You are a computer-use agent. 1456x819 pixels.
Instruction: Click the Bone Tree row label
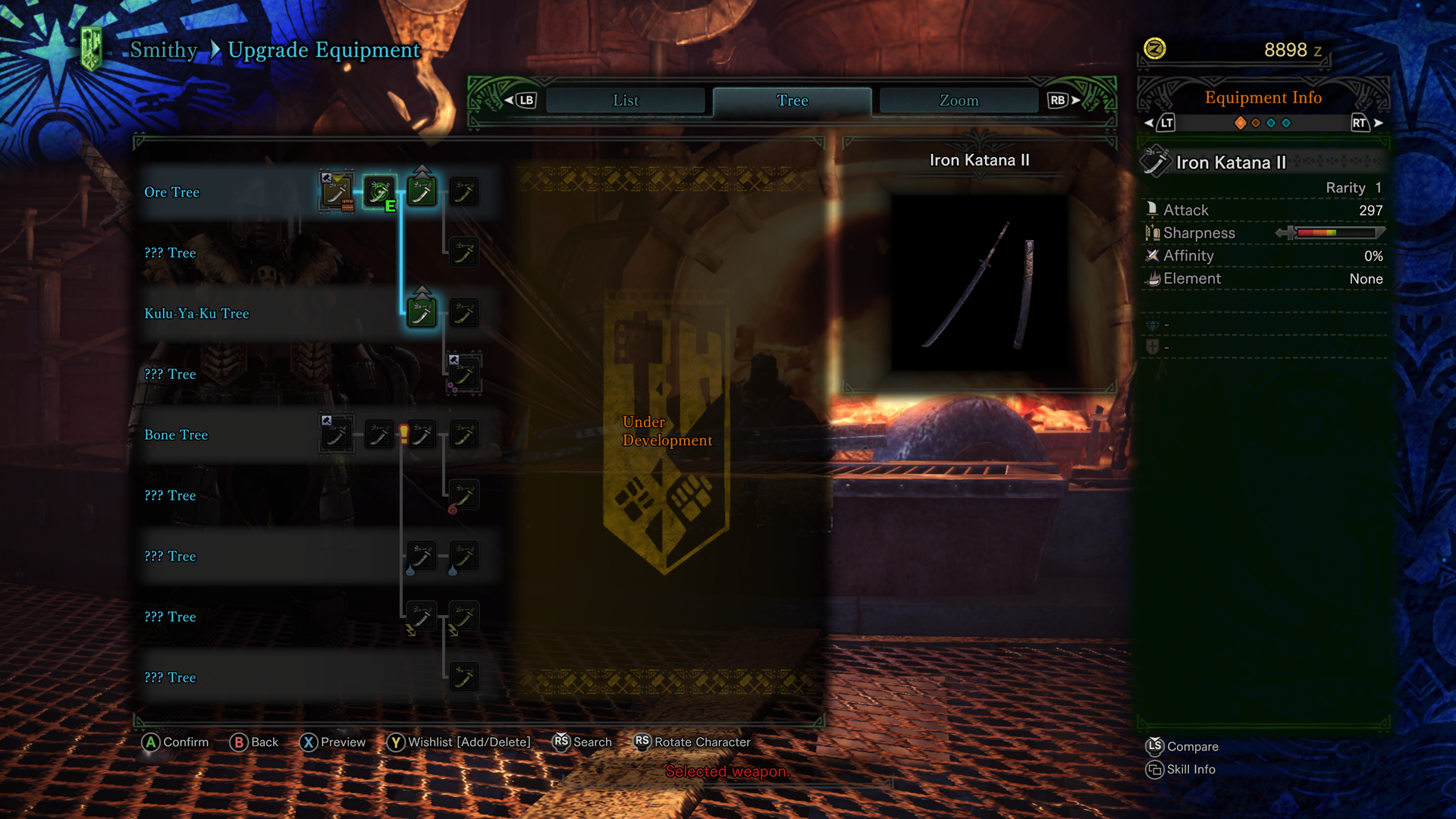click(x=176, y=435)
